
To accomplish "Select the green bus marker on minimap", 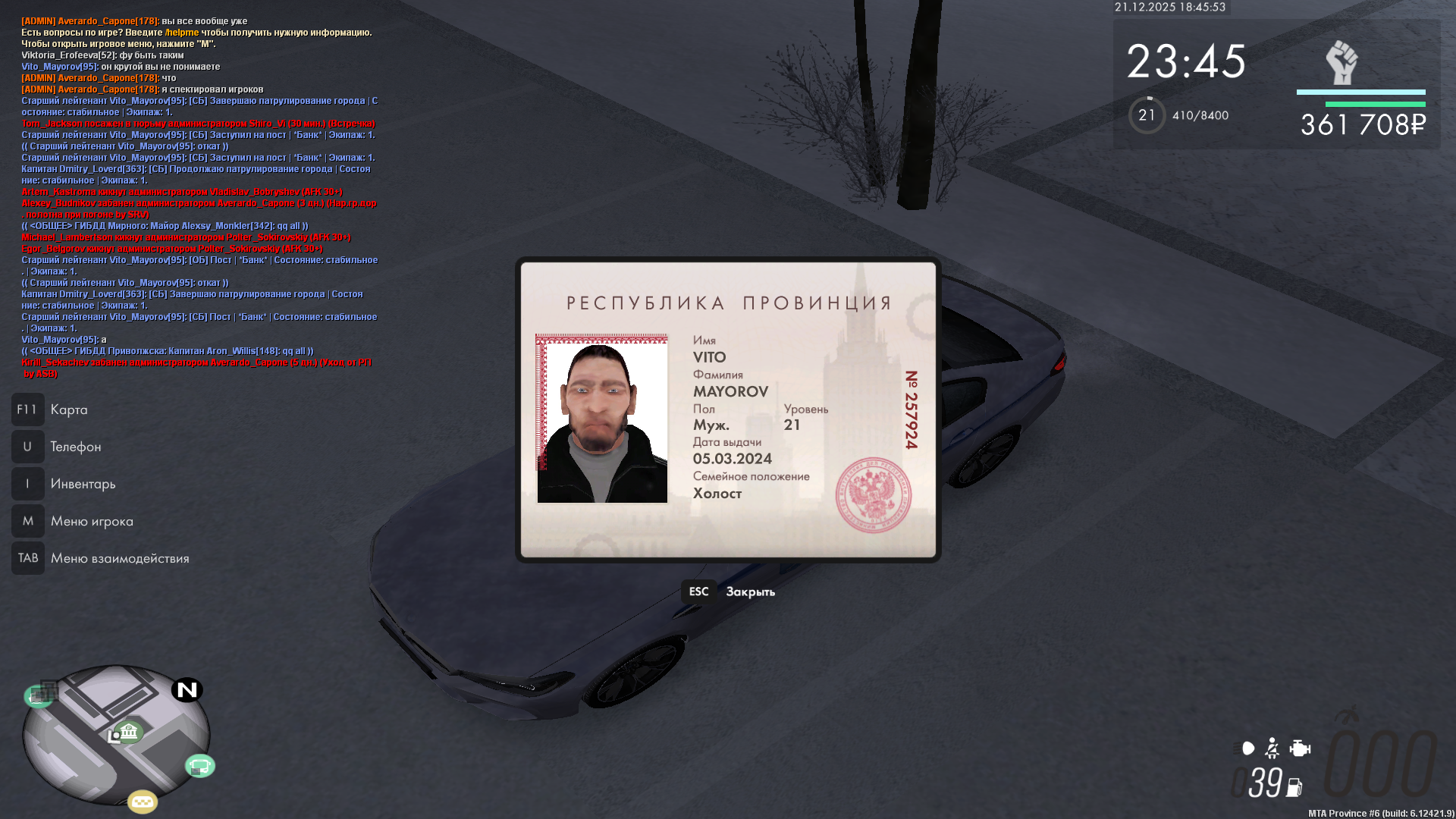I will (x=200, y=766).
